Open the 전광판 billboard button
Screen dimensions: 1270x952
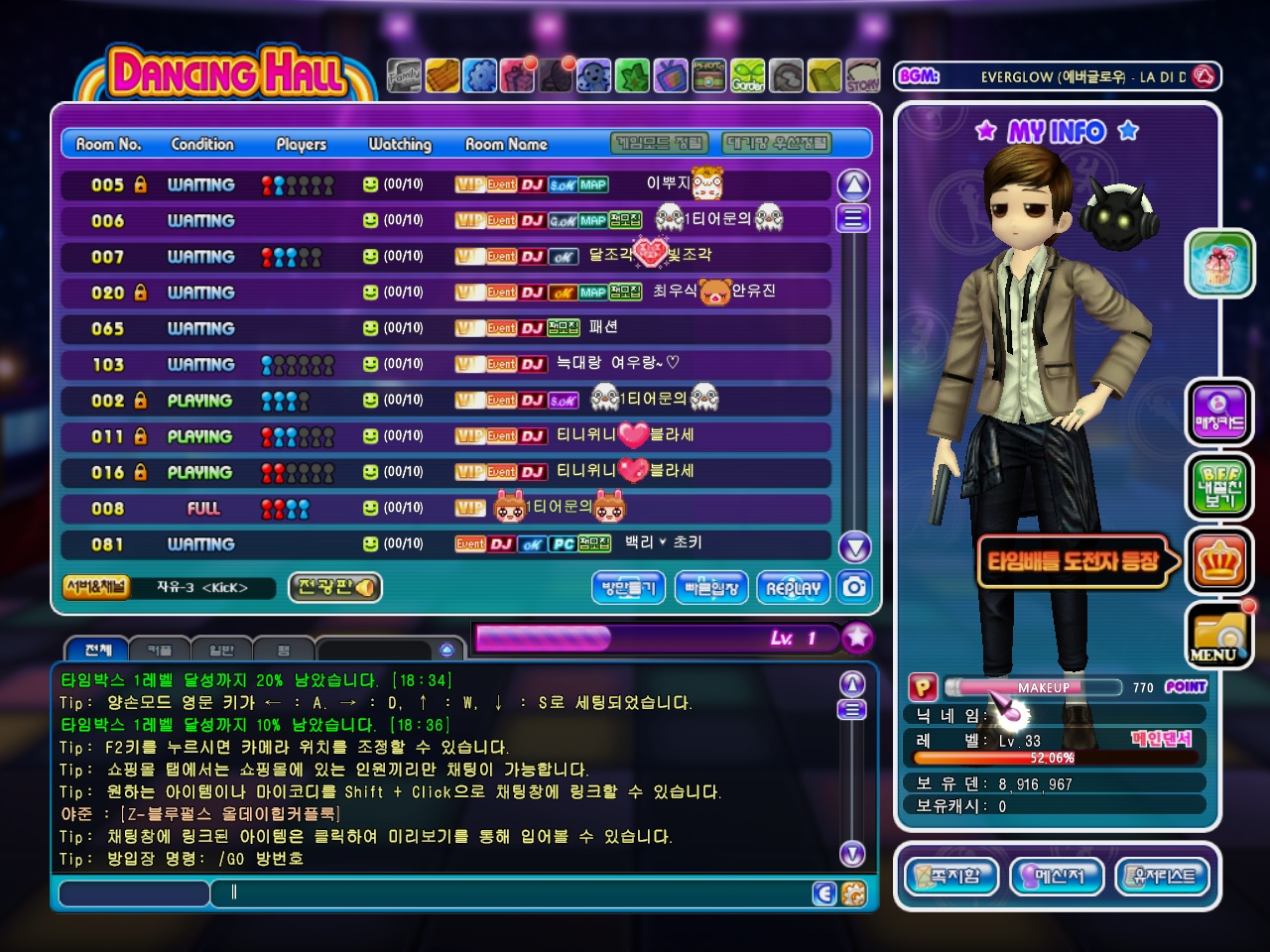click(335, 587)
